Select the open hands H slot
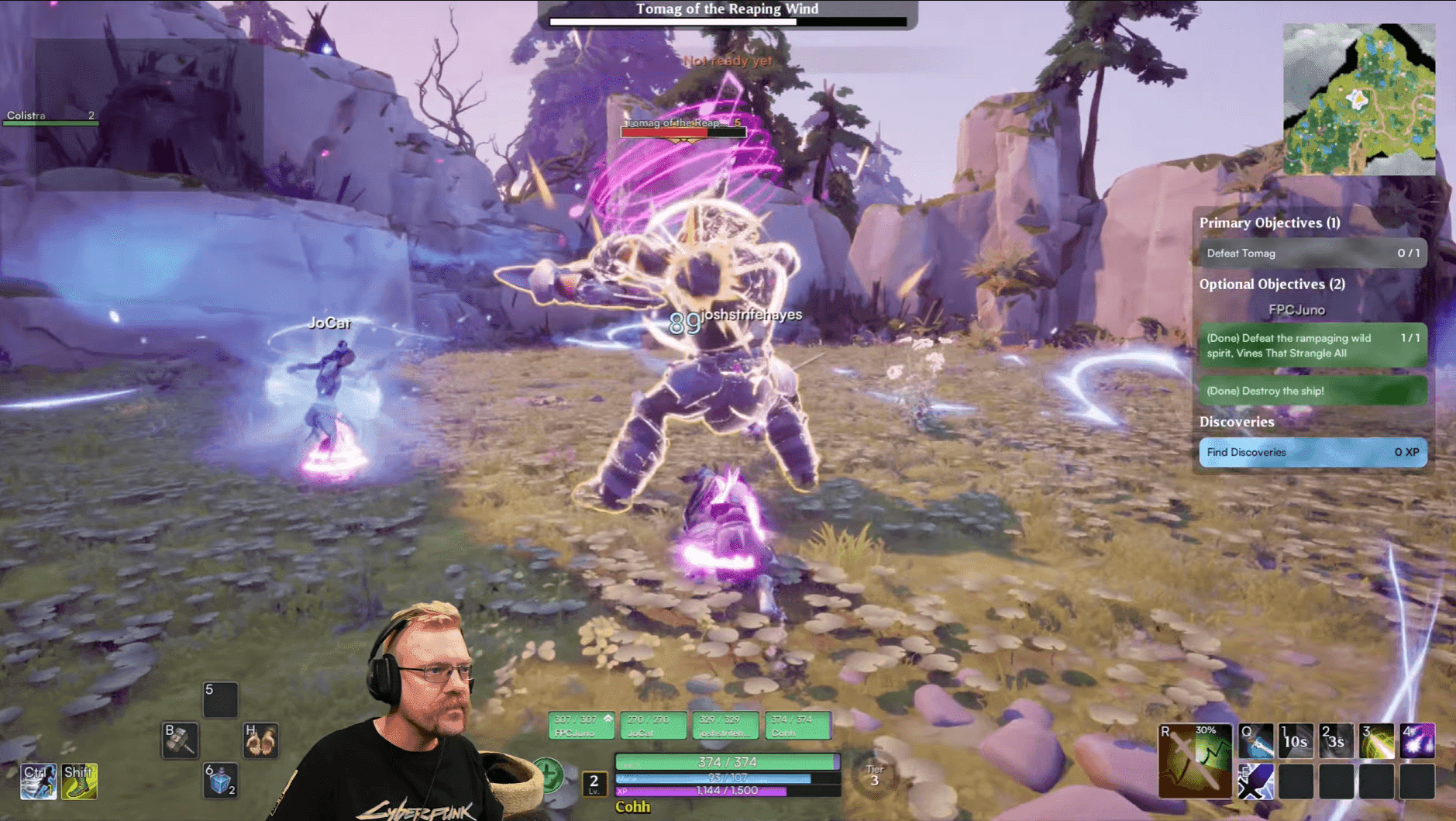1456x821 pixels. [260, 740]
